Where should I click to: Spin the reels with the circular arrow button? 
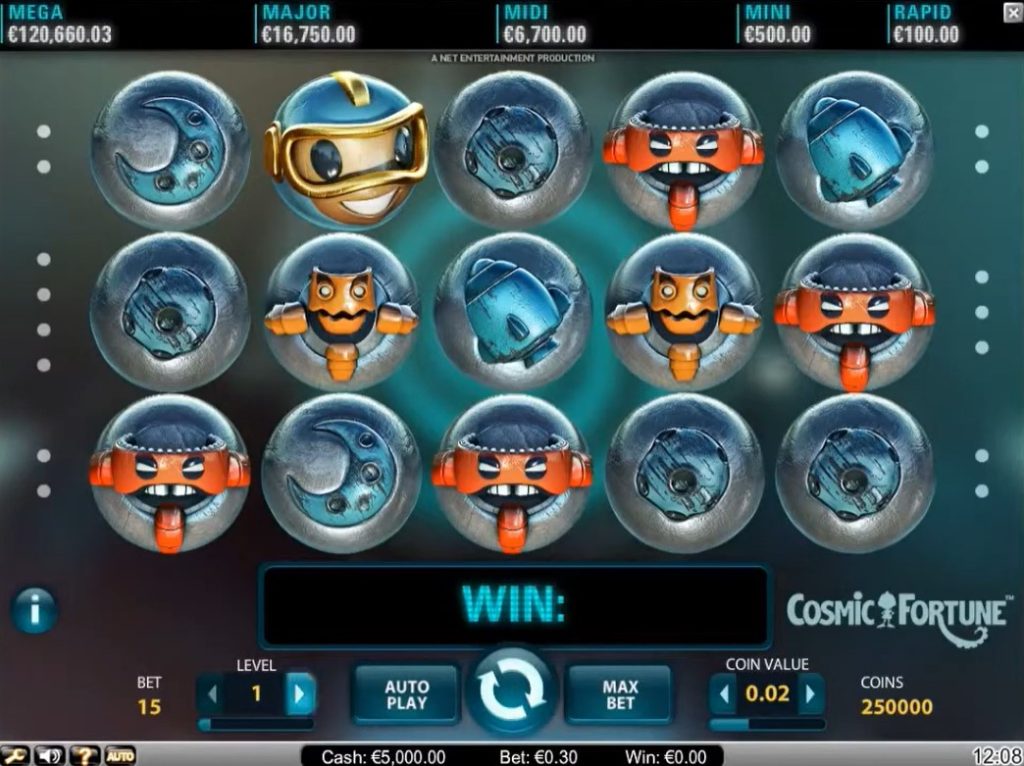click(511, 690)
